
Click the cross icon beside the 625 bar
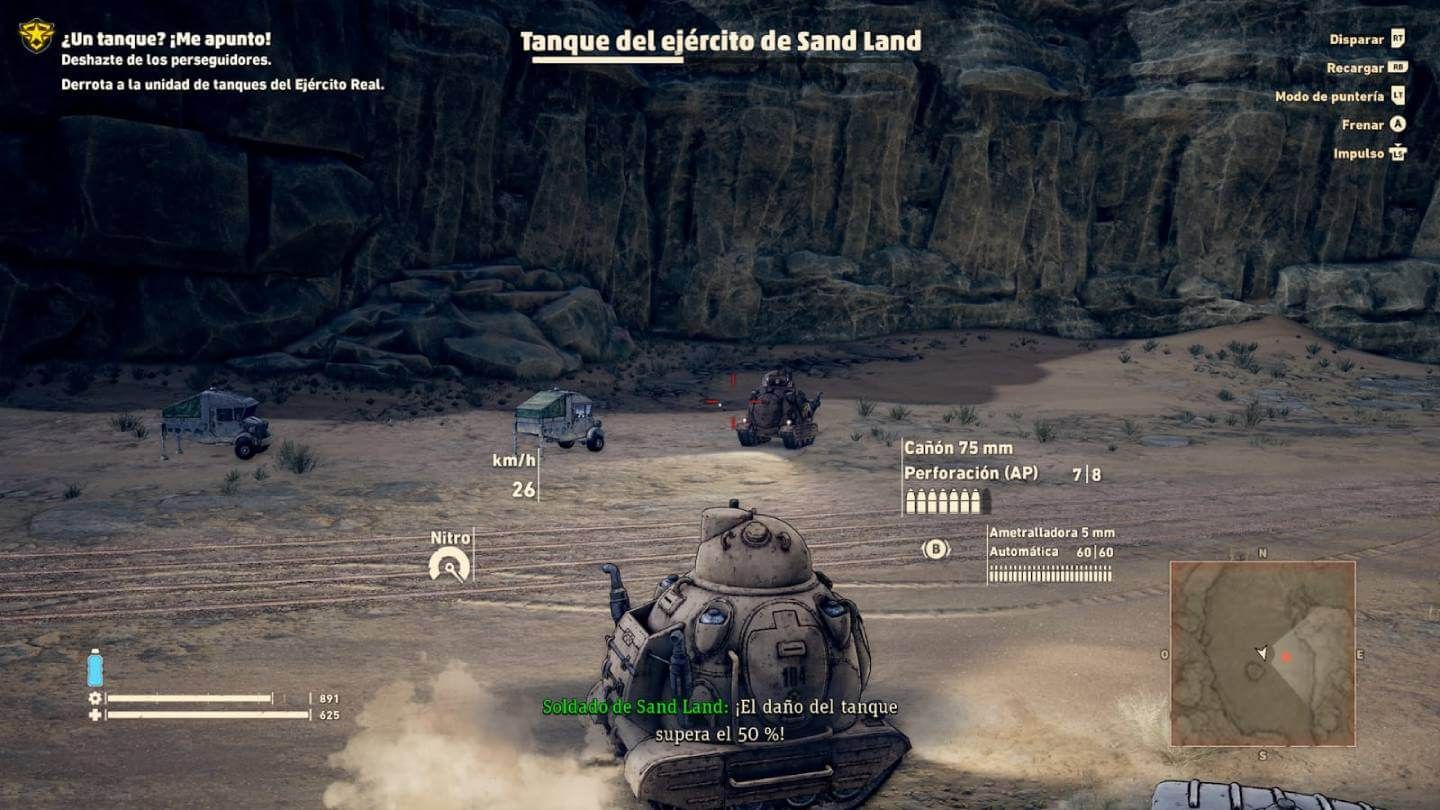coord(96,716)
